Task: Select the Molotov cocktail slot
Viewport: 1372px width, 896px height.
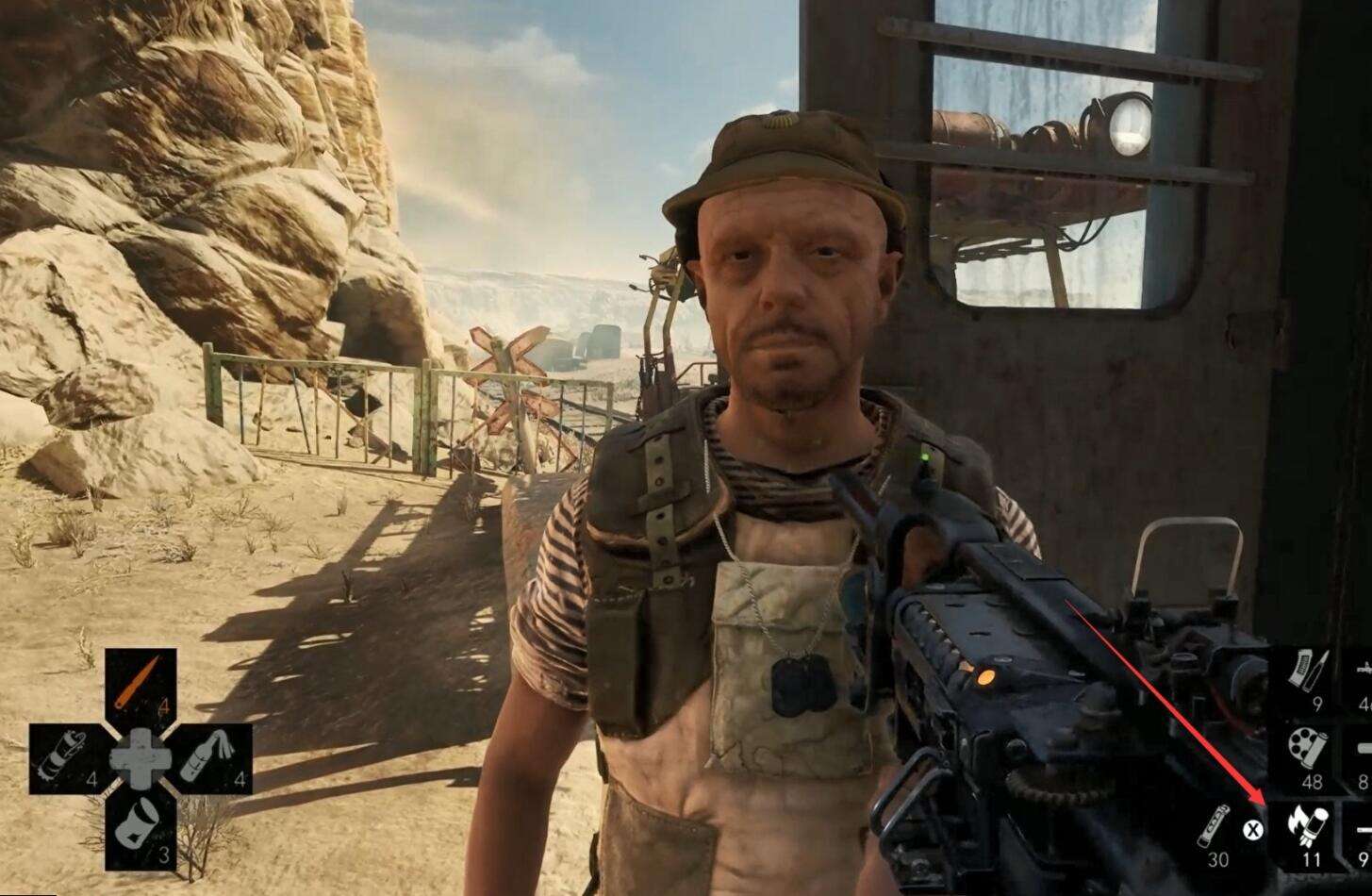Action: (x=215, y=757)
